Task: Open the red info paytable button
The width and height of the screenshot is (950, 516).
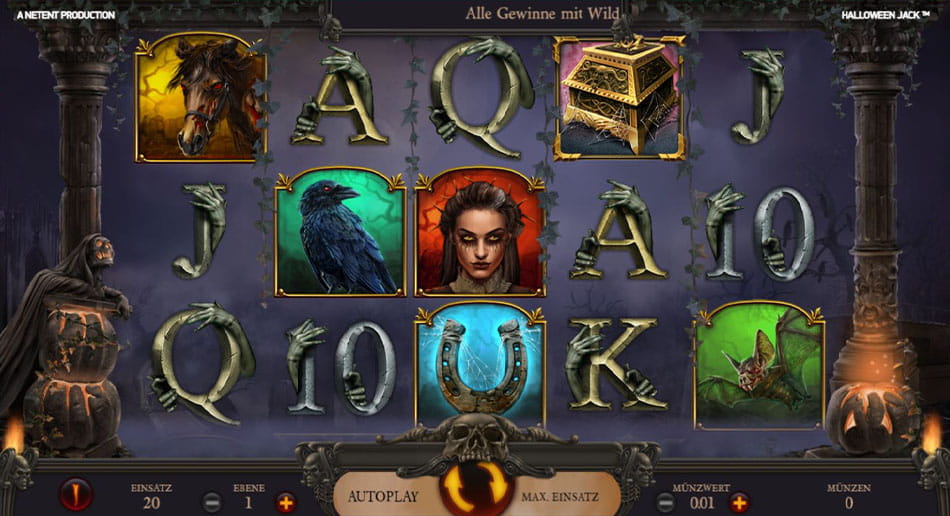Action: click(x=76, y=494)
